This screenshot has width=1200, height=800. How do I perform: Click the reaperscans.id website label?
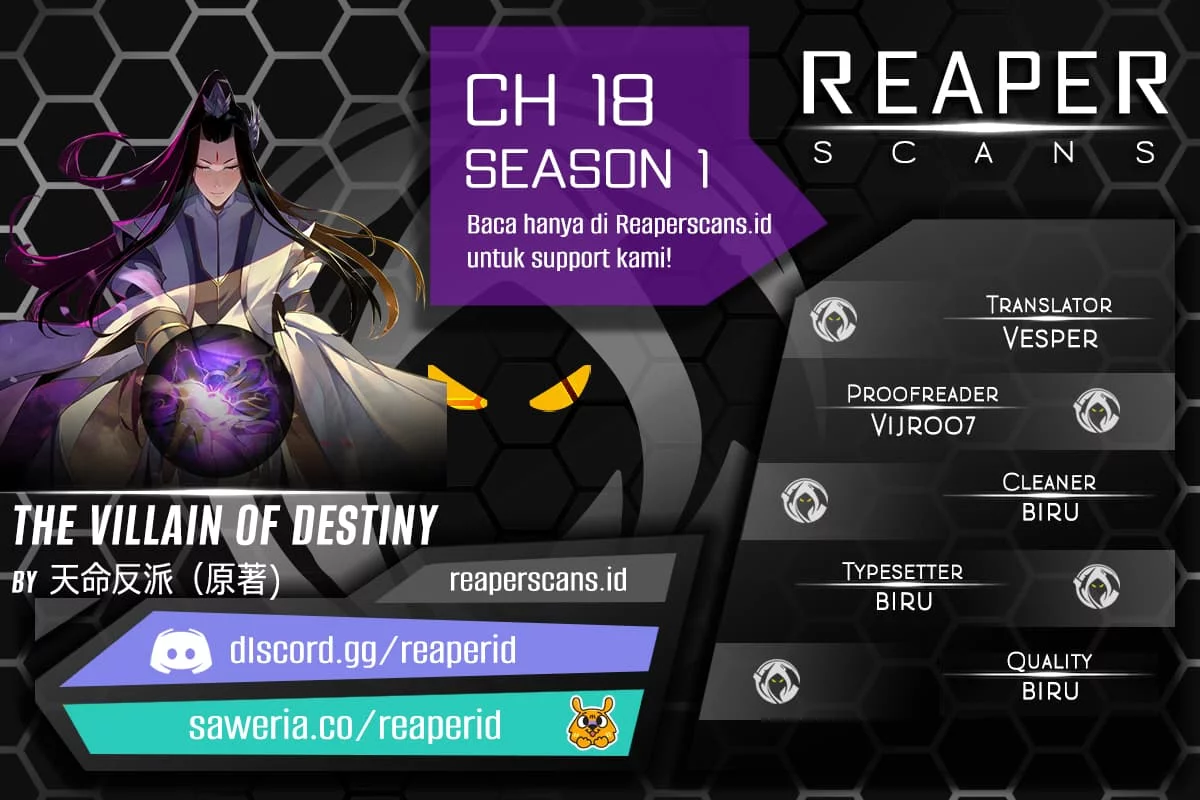[x=538, y=579]
